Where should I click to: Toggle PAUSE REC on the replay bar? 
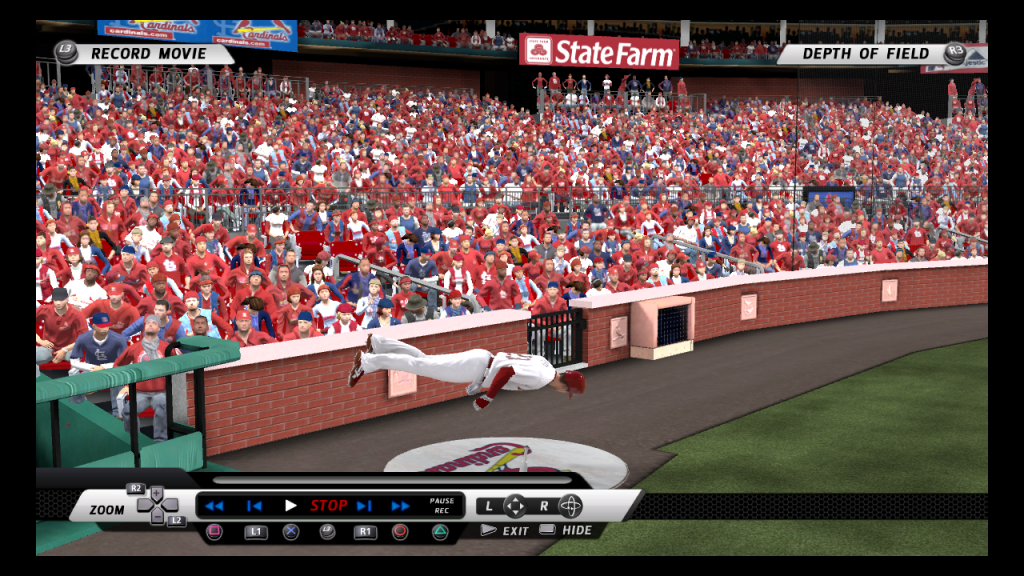[x=441, y=506]
